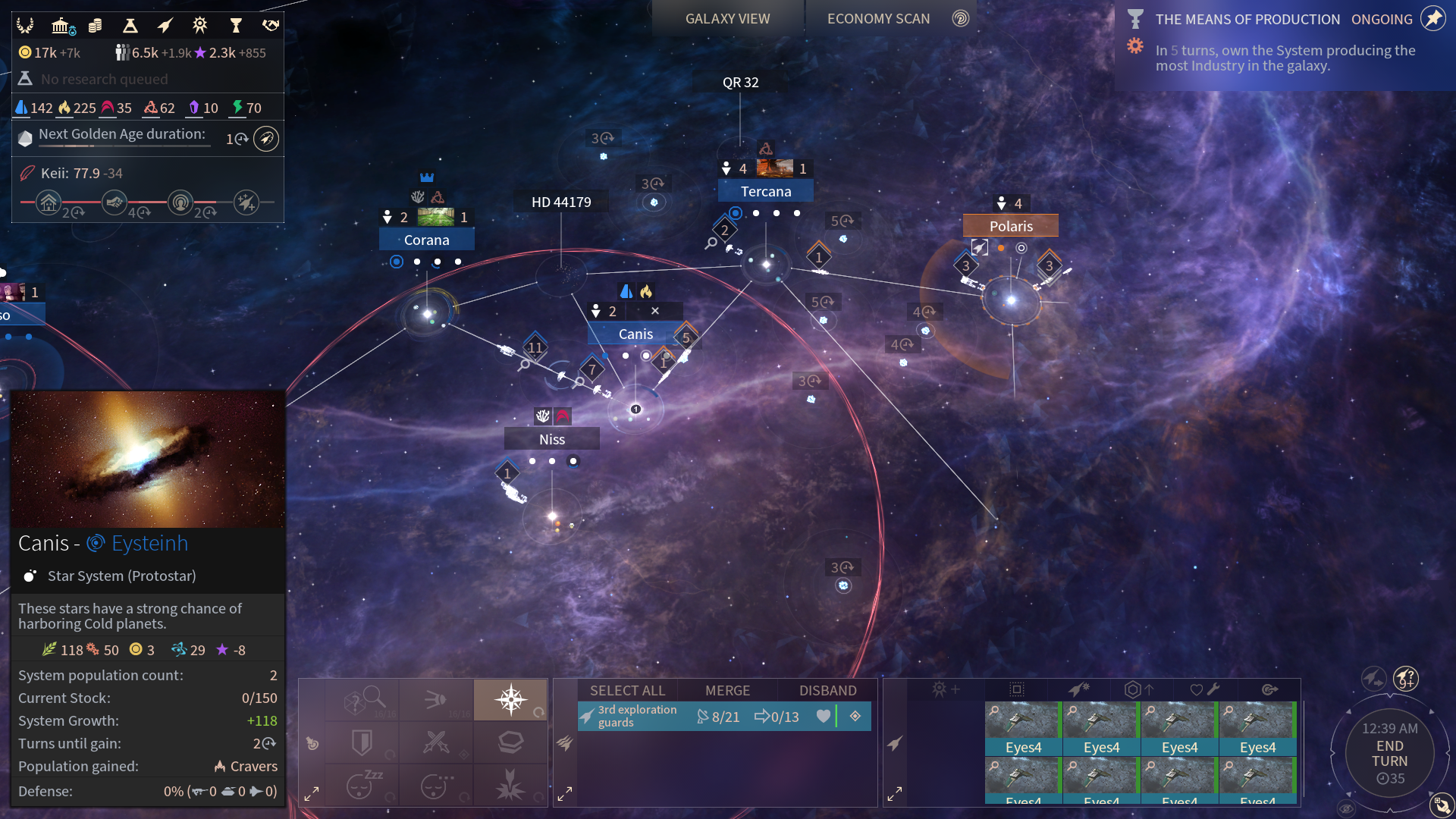Open the Means of Production quest tracker
The image size is (1456, 819).
(1247, 20)
